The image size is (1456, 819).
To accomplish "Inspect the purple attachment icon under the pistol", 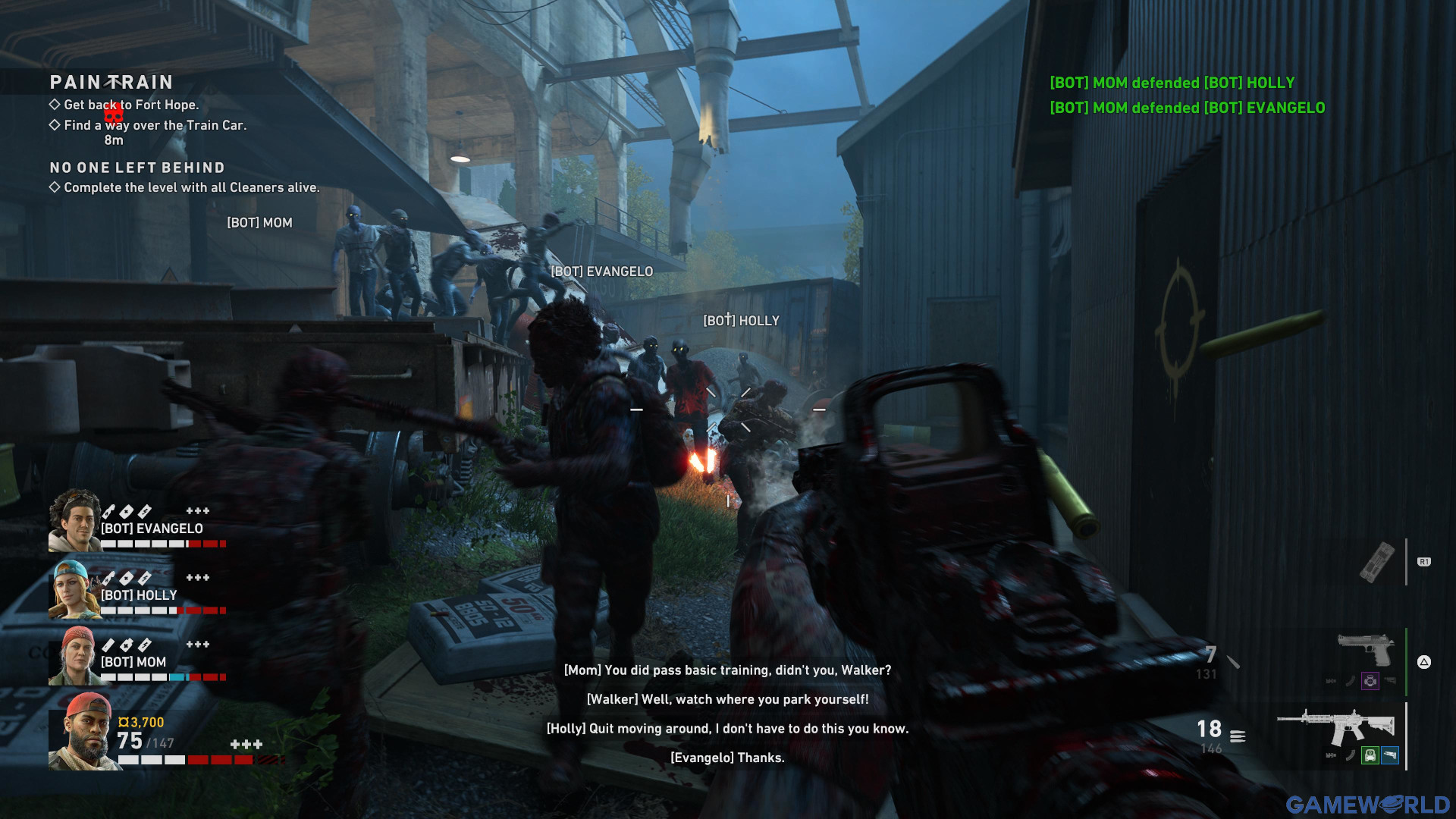I will click(1370, 681).
